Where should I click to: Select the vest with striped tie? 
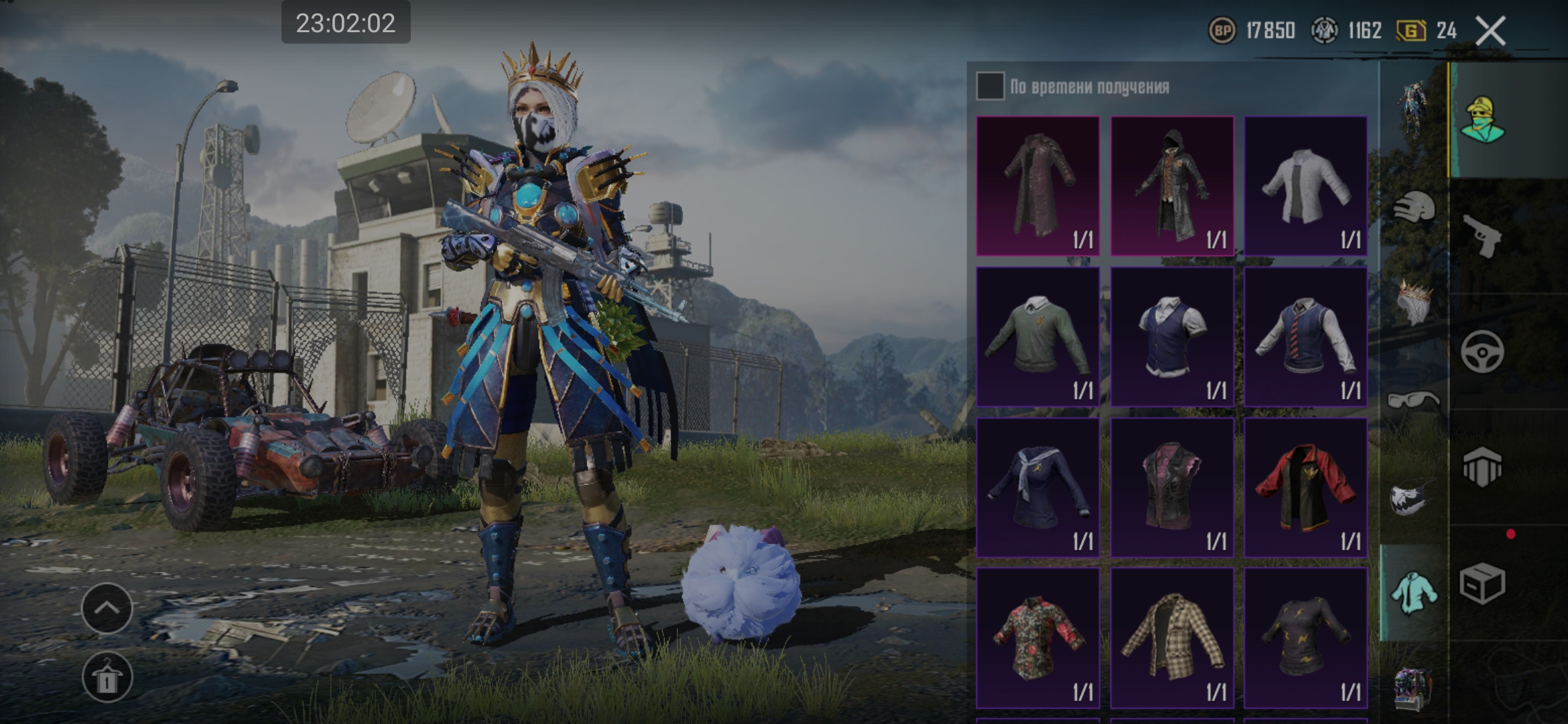coord(1305,337)
